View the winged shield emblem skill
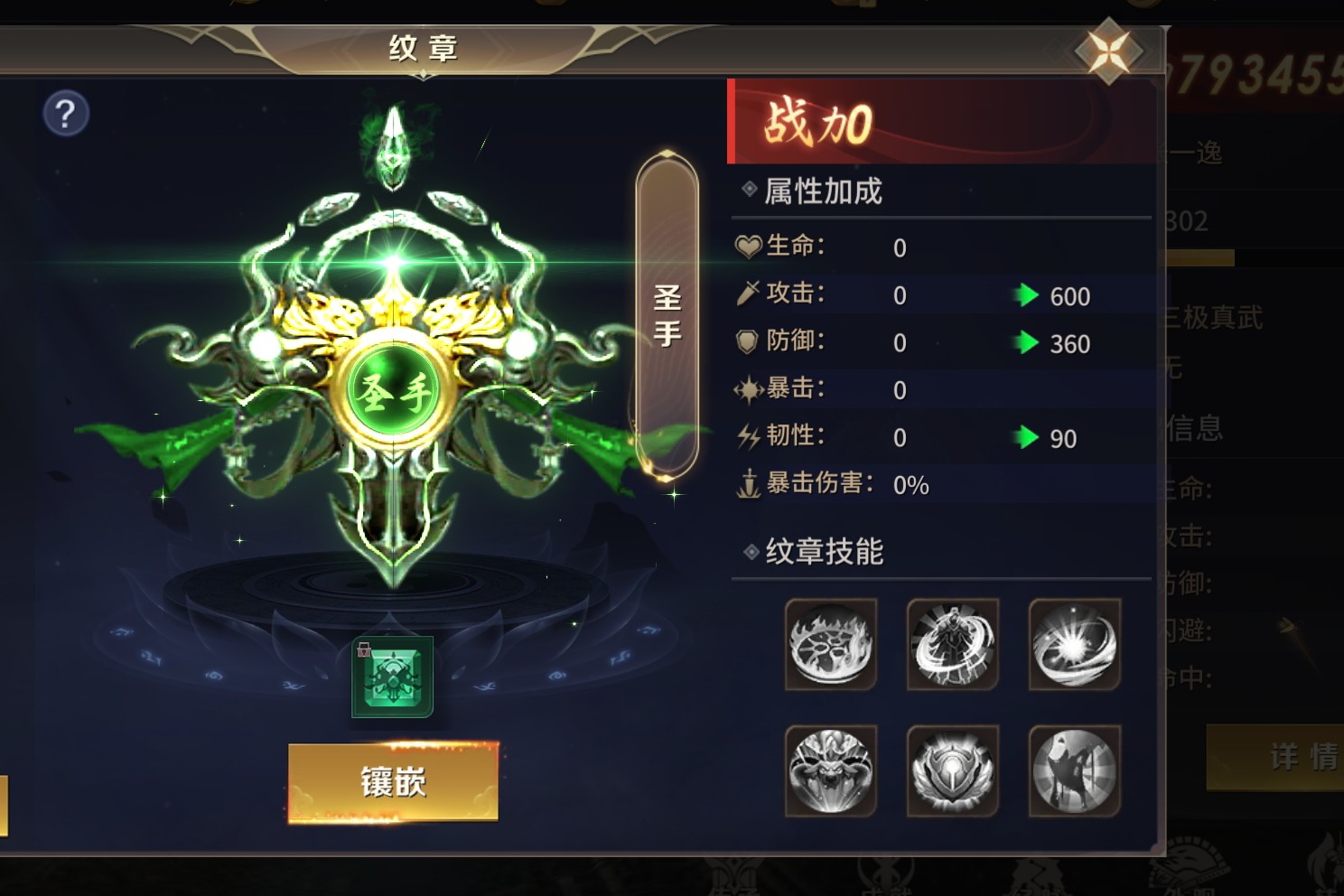 953,770
